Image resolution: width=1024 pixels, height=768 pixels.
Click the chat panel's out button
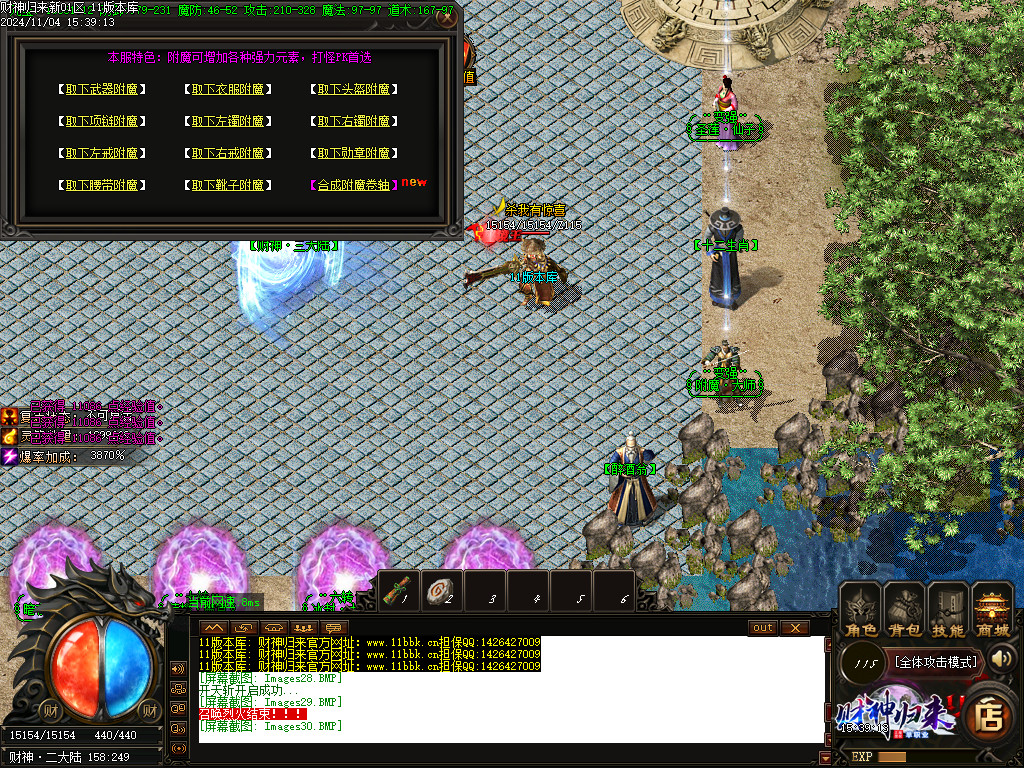(762, 628)
